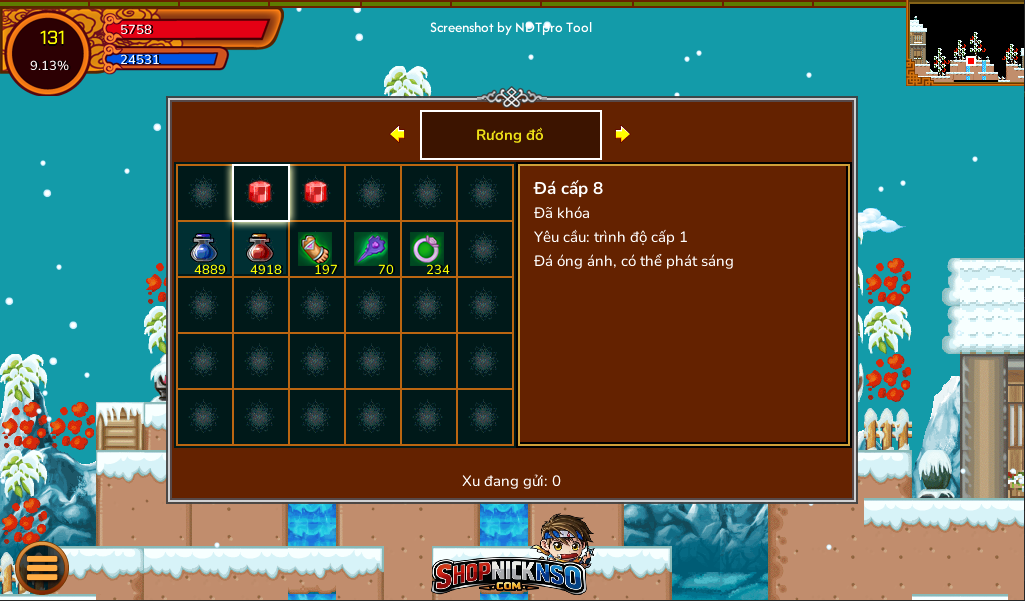This screenshot has height=601, width=1025.
Task: Select the blue potion stack of 4889
Action: pyautogui.click(x=205, y=249)
